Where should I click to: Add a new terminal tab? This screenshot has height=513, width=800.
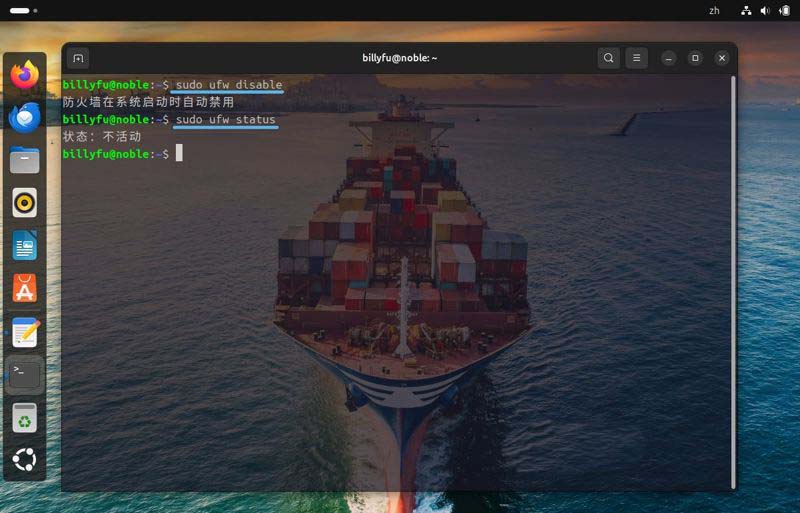click(78, 58)
